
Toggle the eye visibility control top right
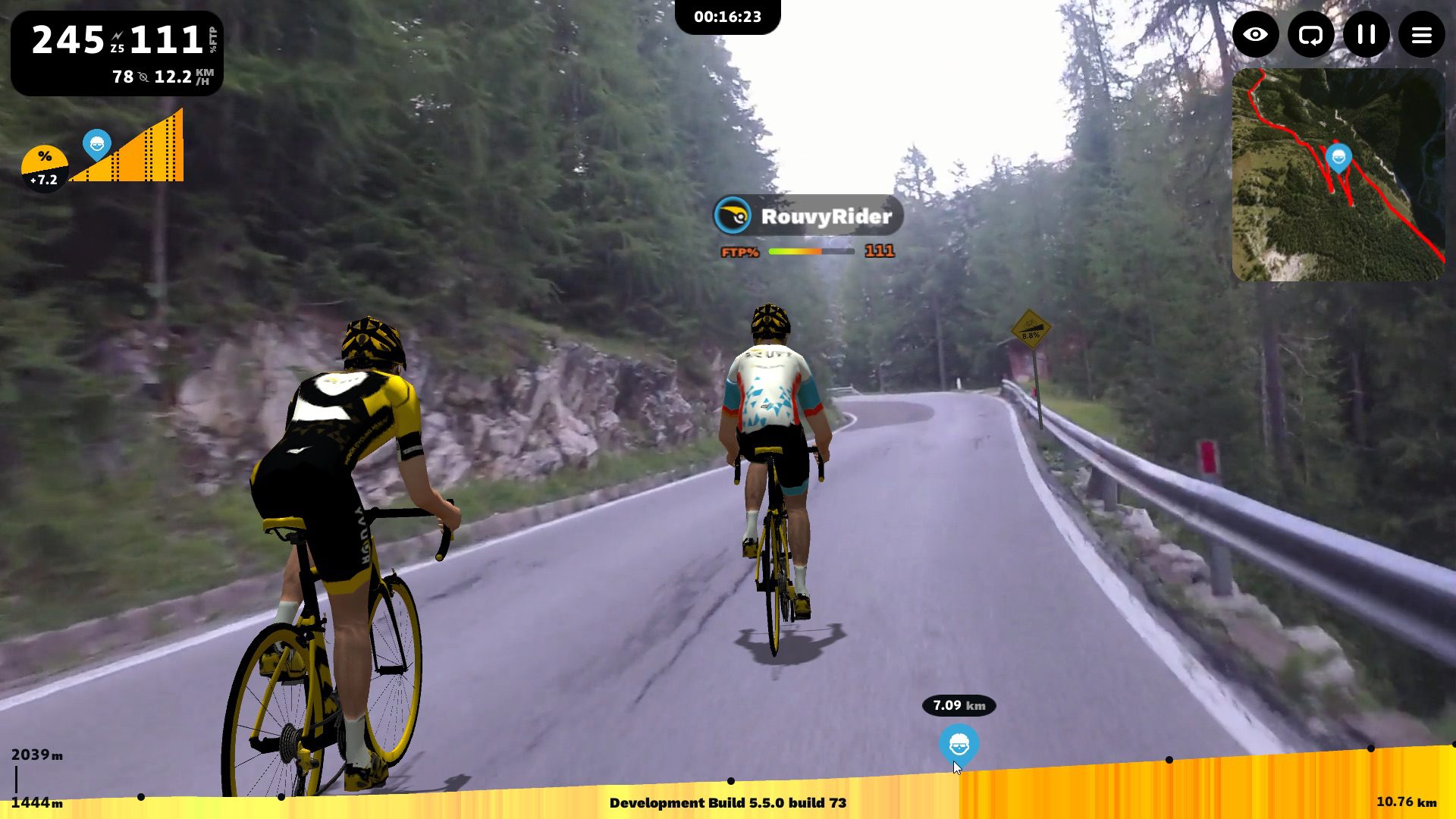(x=1256, y=35)
